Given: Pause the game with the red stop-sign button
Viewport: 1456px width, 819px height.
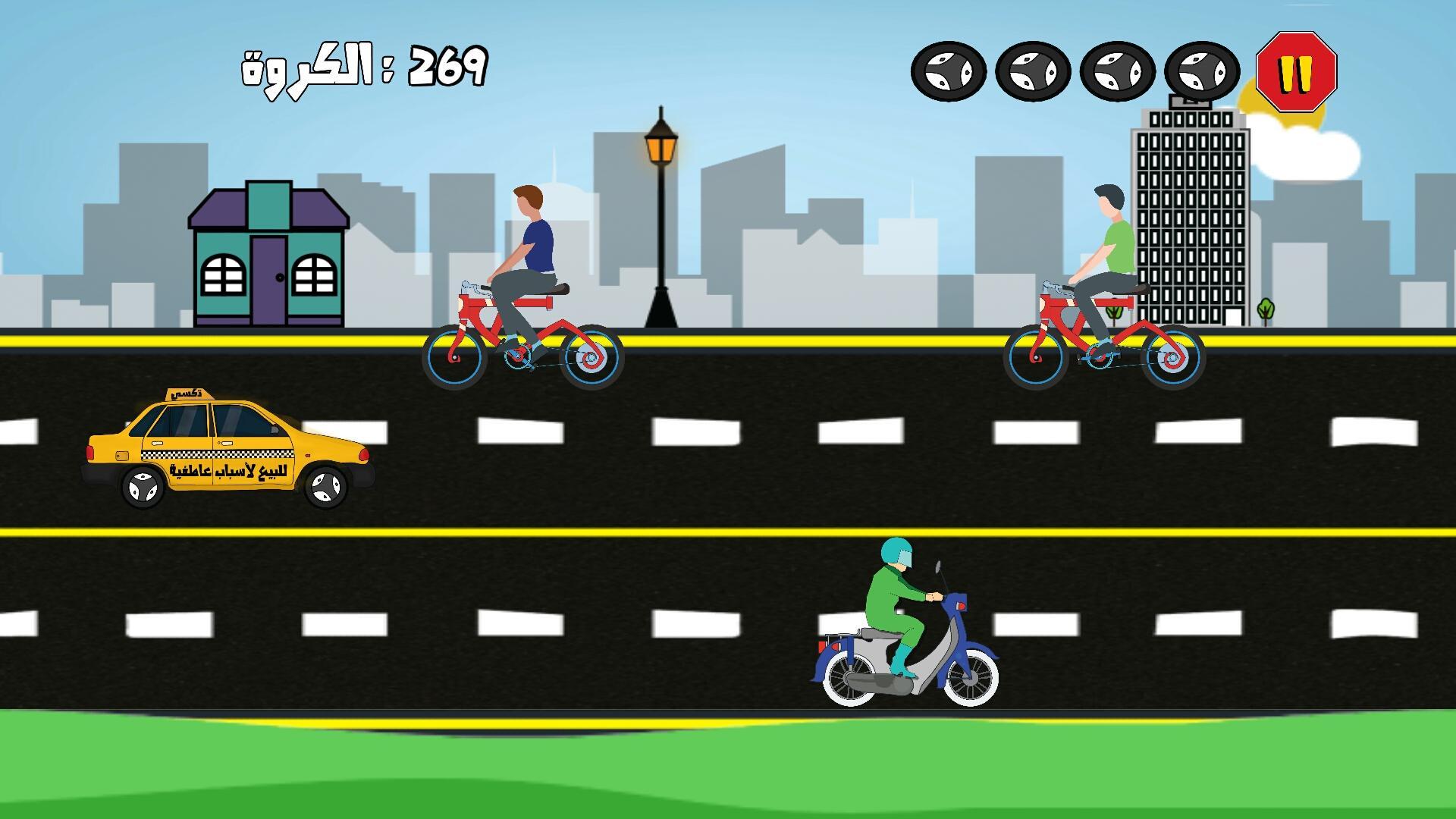Looking at the screenshot, I should 1296,72.
